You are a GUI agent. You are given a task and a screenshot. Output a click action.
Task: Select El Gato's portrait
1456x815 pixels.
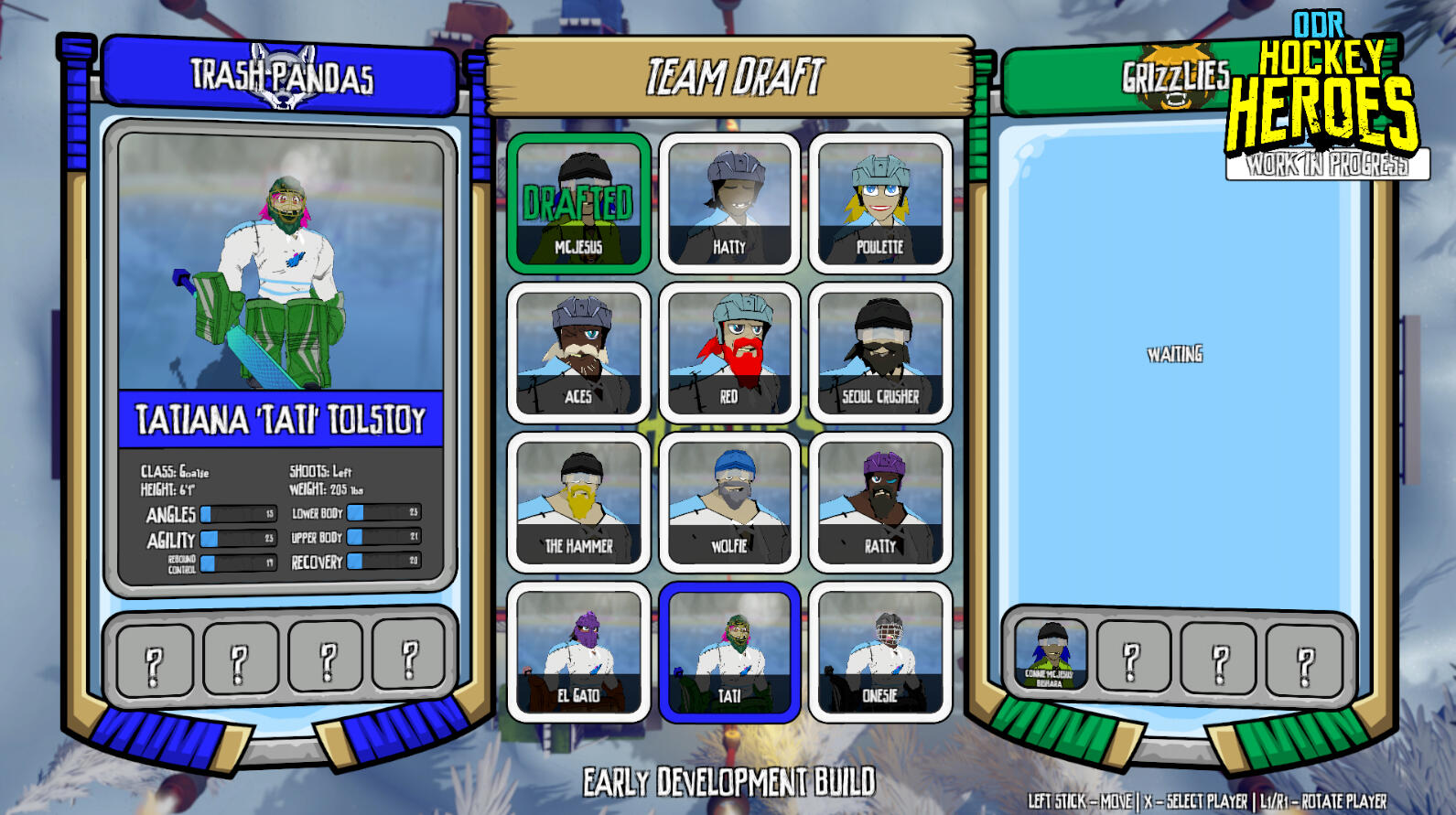tap(577, 654)
